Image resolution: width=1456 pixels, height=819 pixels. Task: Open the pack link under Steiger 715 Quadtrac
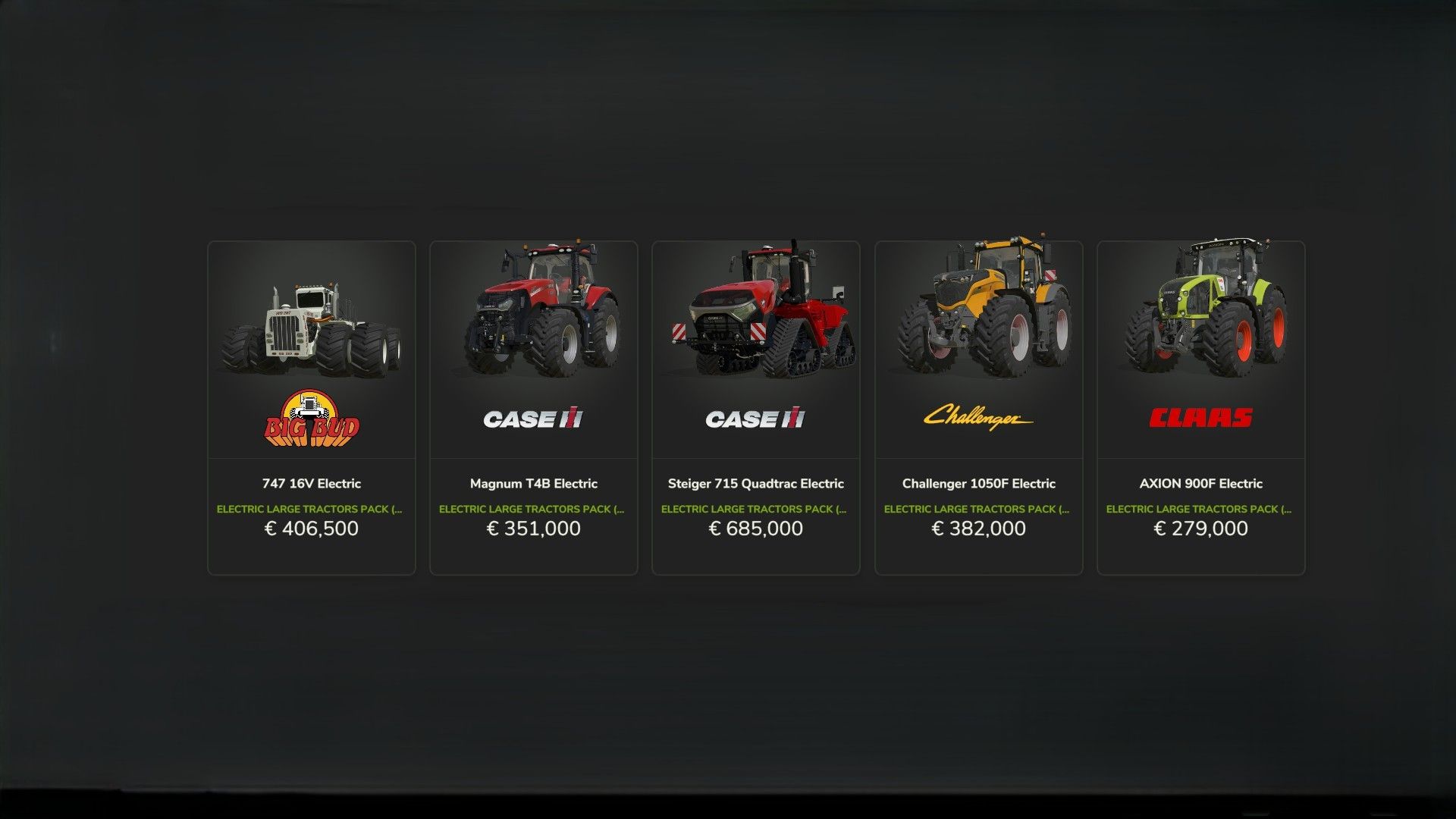(755, 509)
